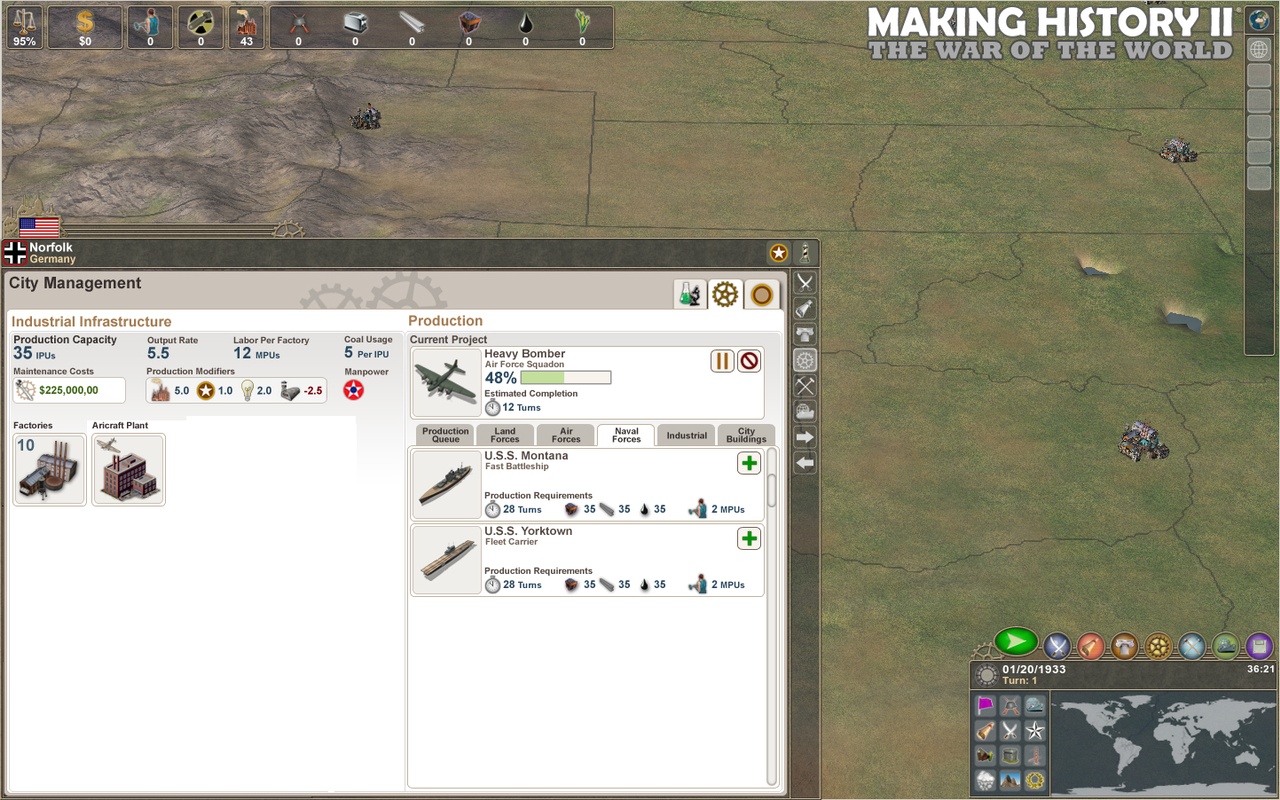1280x800 pixels.
Task: Click the gear icon in right sidebar
Action: click(804, 360)
